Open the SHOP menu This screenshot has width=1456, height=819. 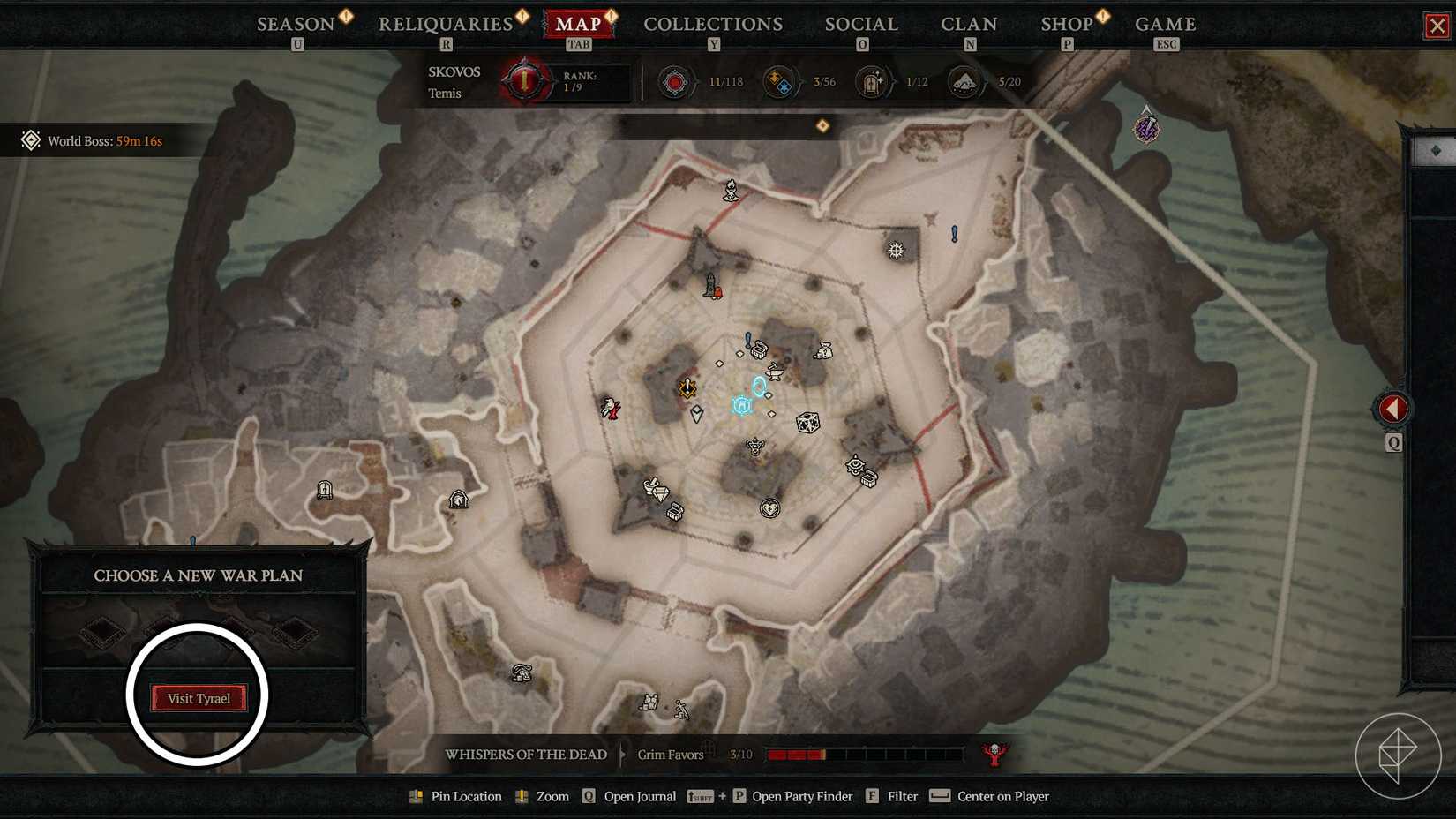(x=1065, y=24)
